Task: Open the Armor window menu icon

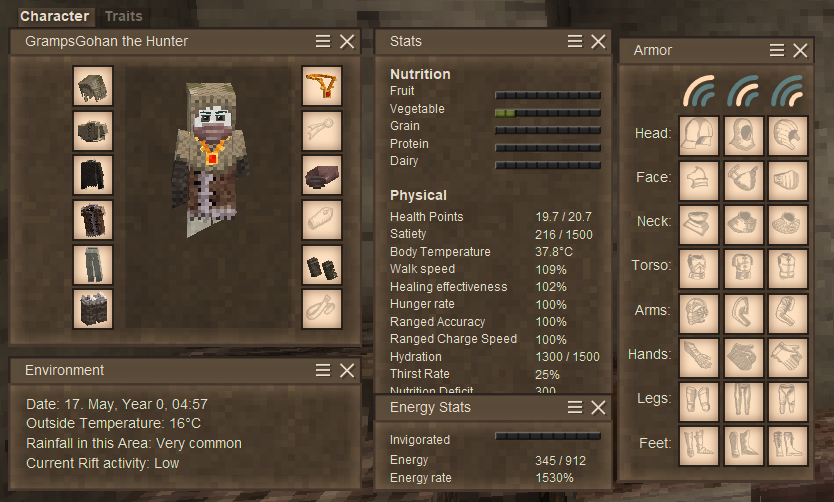Action: point(777,50)
